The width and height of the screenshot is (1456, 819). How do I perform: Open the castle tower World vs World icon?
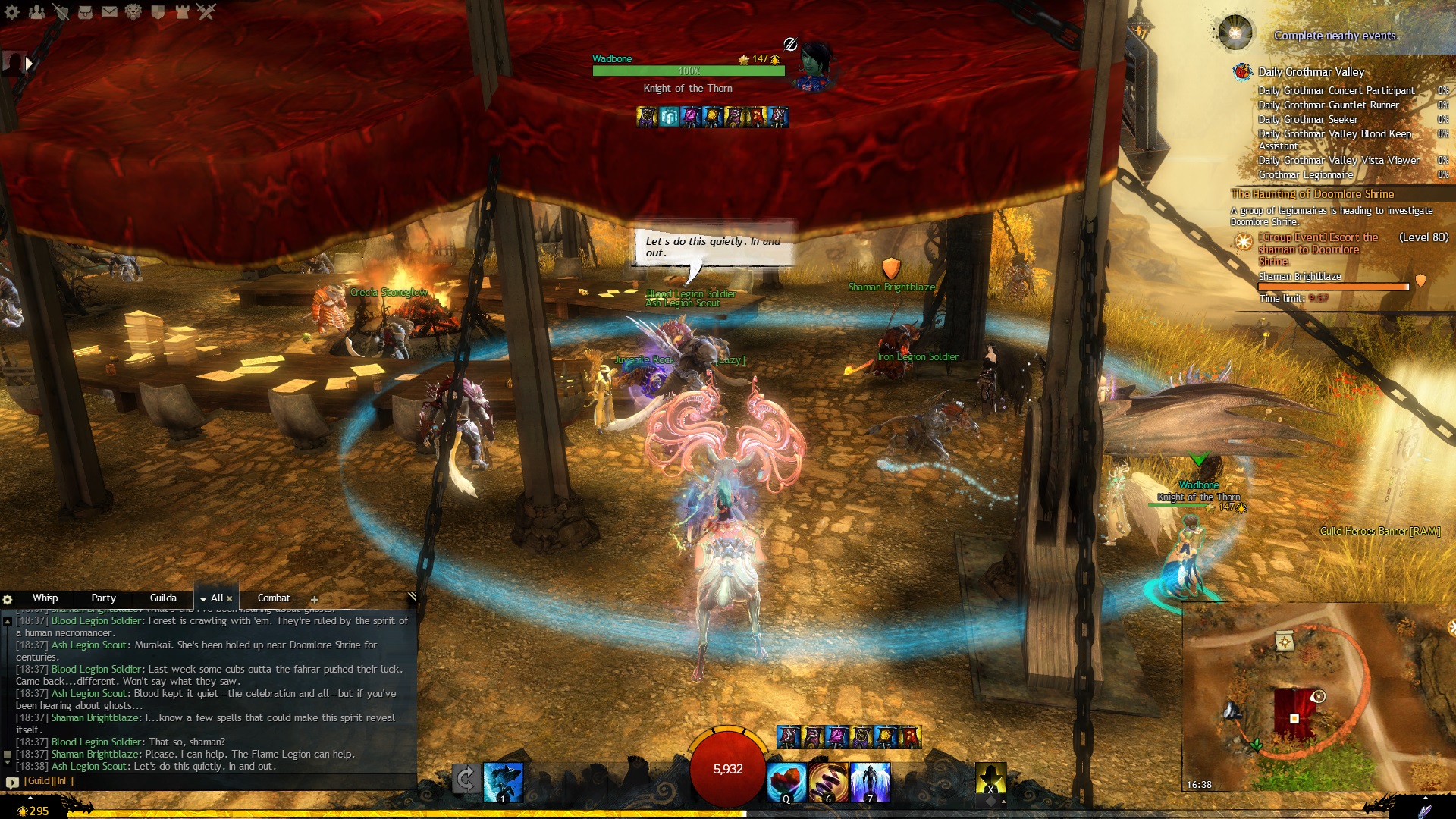pyautogui.click(x=182, y=11)
